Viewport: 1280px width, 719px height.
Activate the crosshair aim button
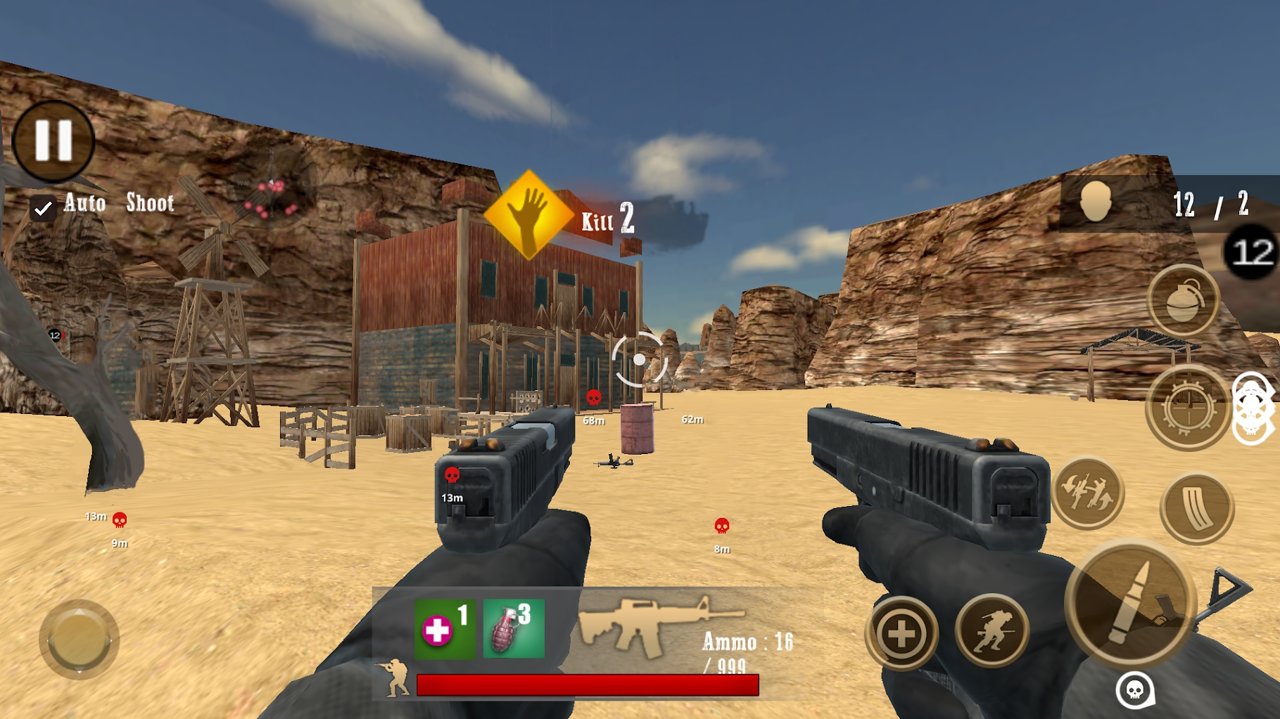(x=1188, y=407)
